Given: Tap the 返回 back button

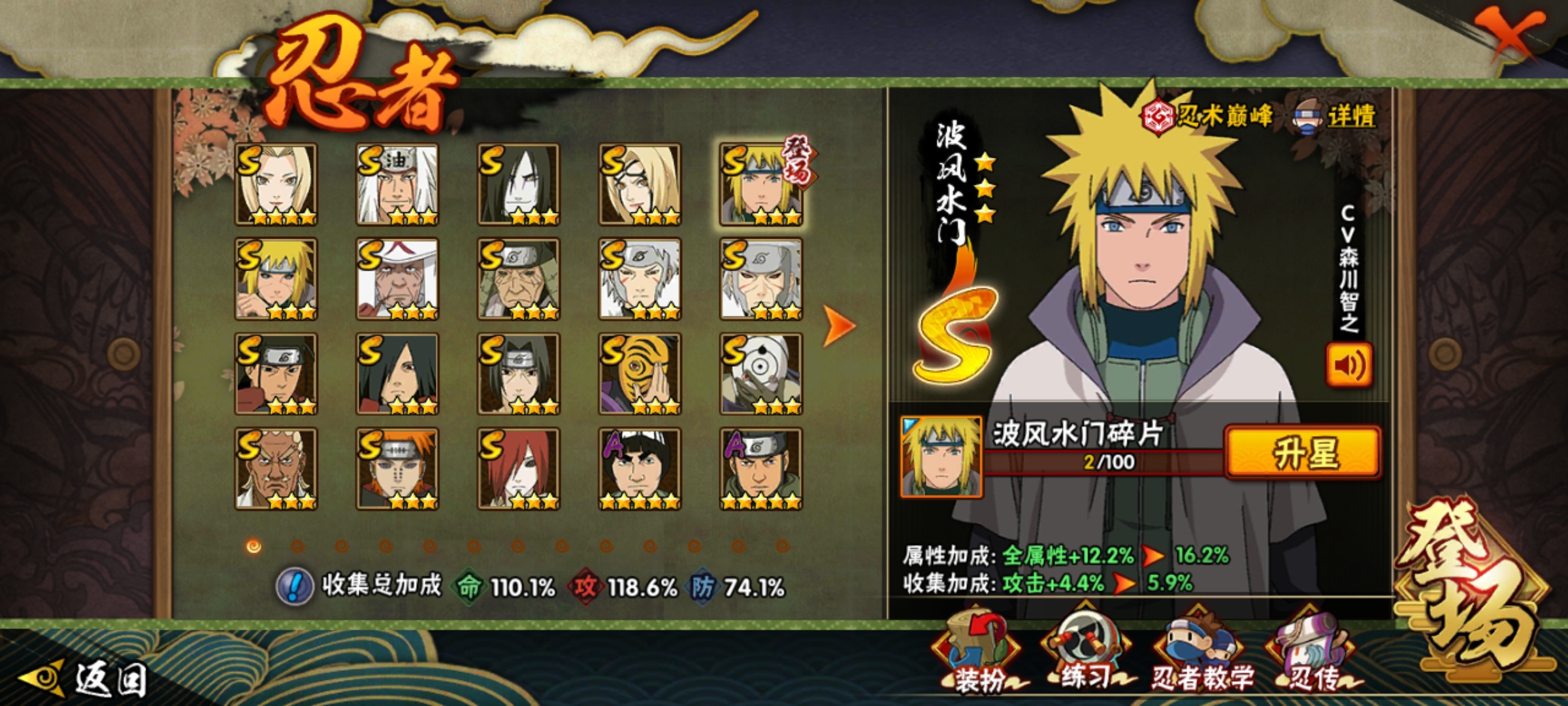Looking at the screenshot, I should [85, 679].
